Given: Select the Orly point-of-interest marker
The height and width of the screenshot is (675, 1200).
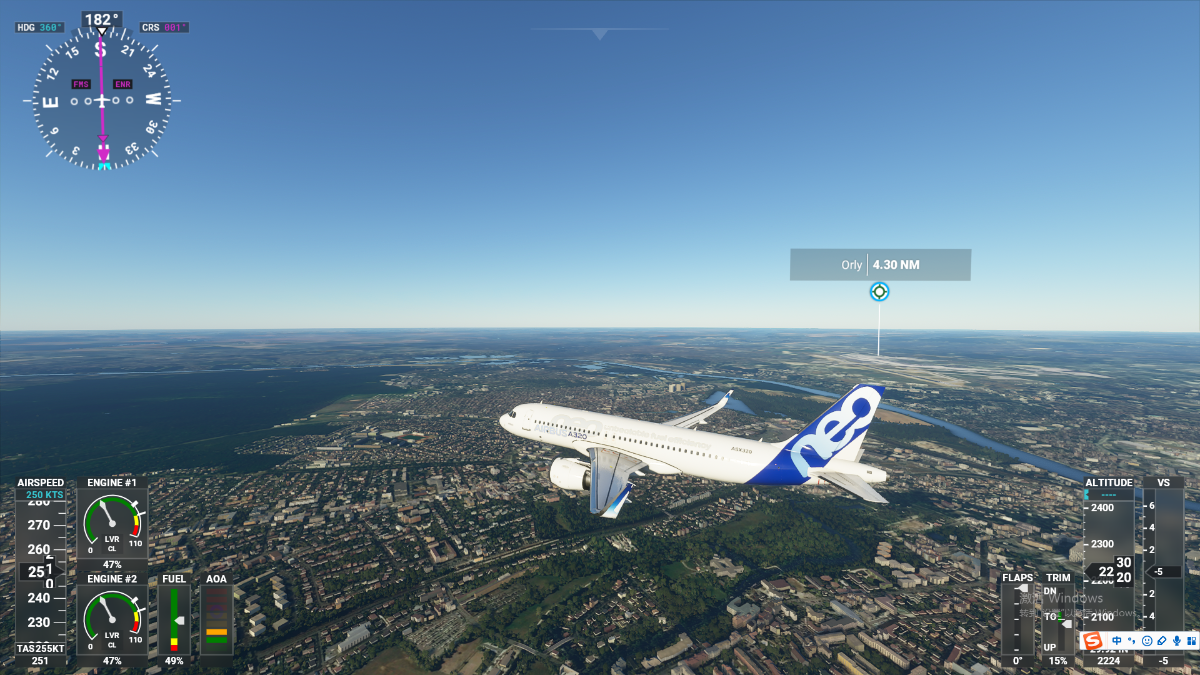Looking at the screenshot, I should (x=879, y=292).
